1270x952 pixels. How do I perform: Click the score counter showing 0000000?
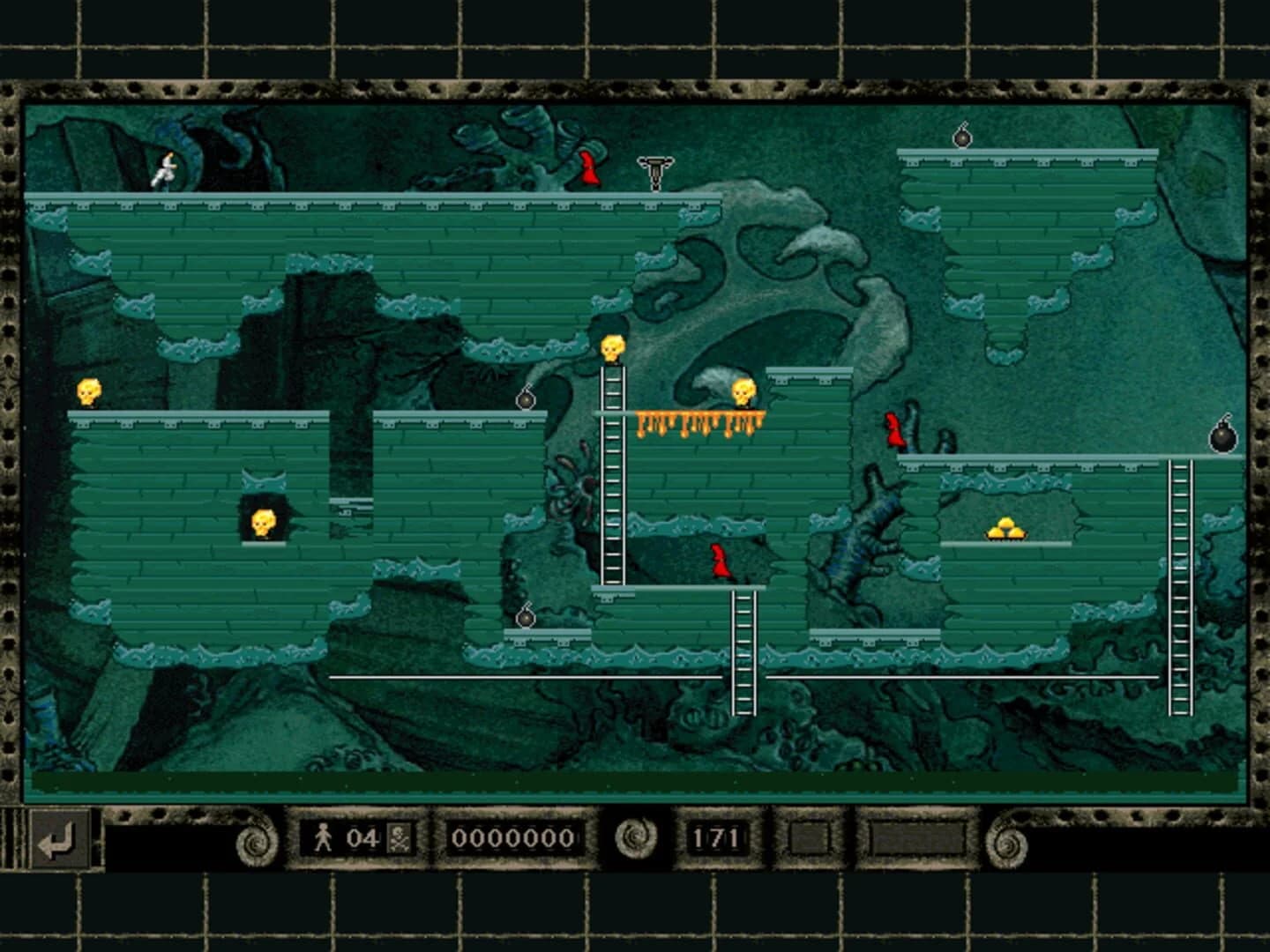513,839
